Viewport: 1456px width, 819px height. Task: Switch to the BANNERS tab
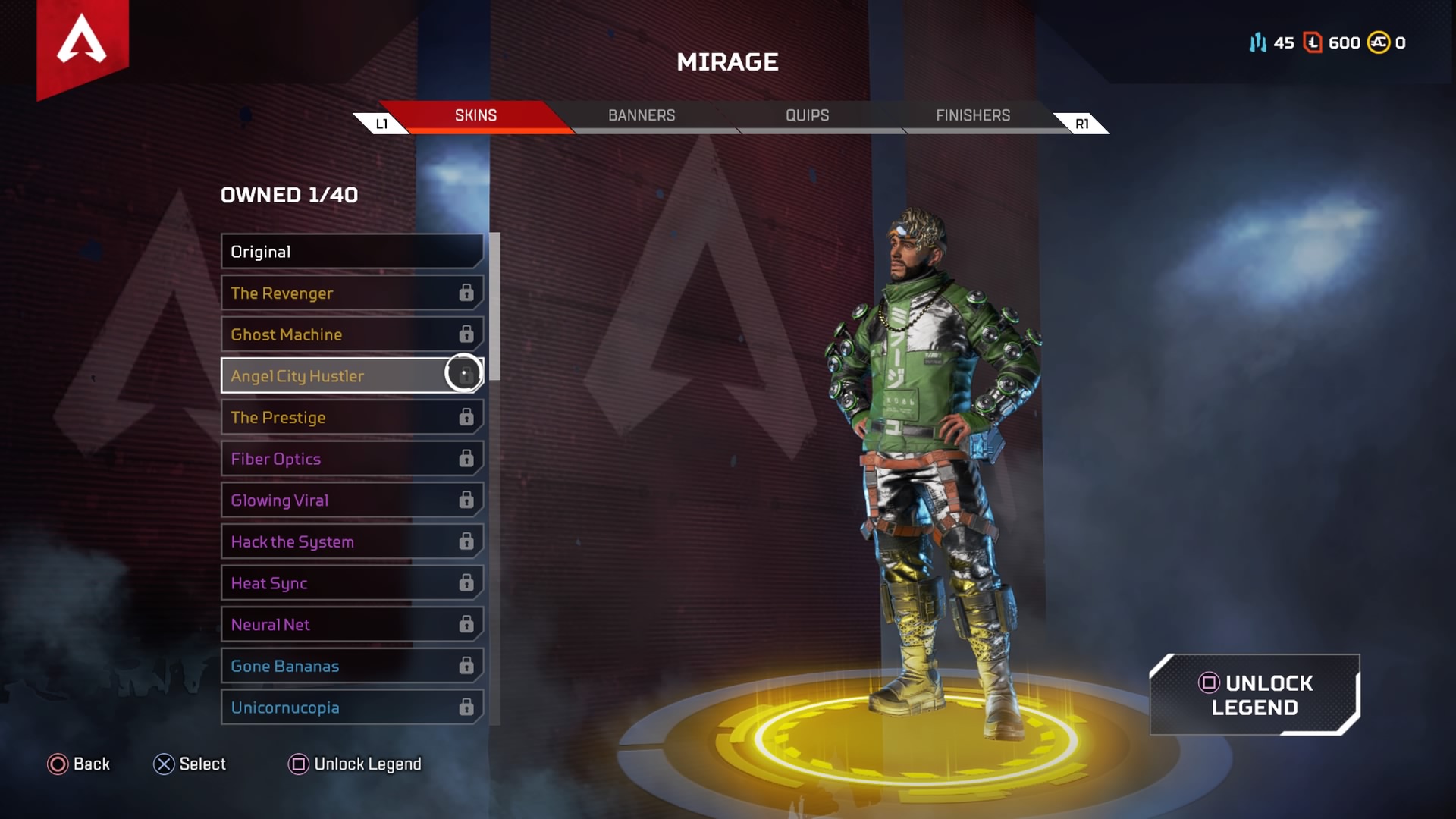pyautogui.click(x=642, y=115)
